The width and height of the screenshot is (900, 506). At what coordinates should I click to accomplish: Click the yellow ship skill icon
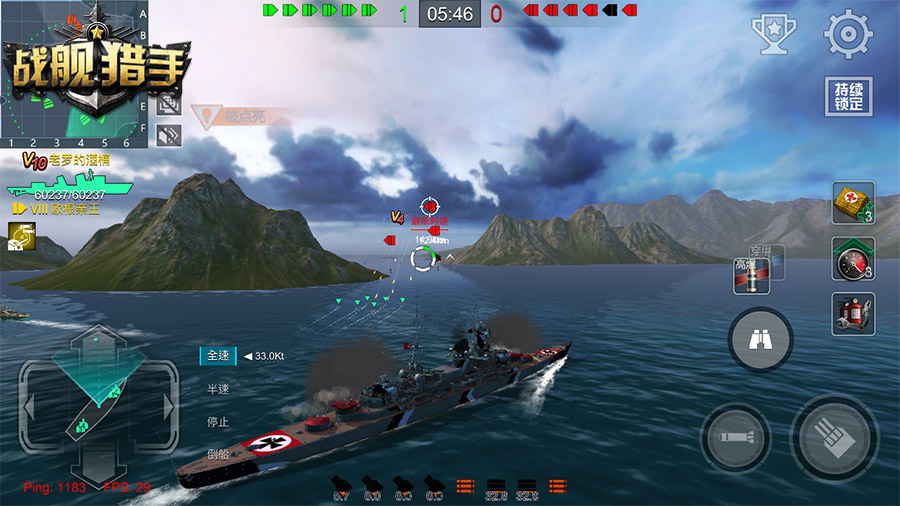[19, 235]
